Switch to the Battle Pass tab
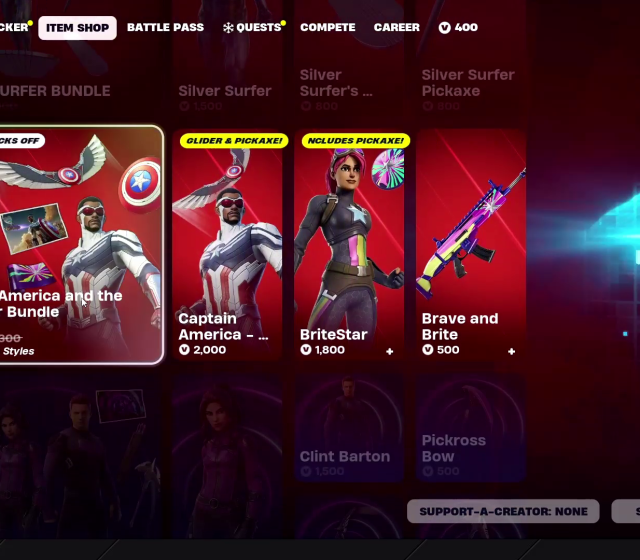 pyautogui.click(x=165, y=27)
